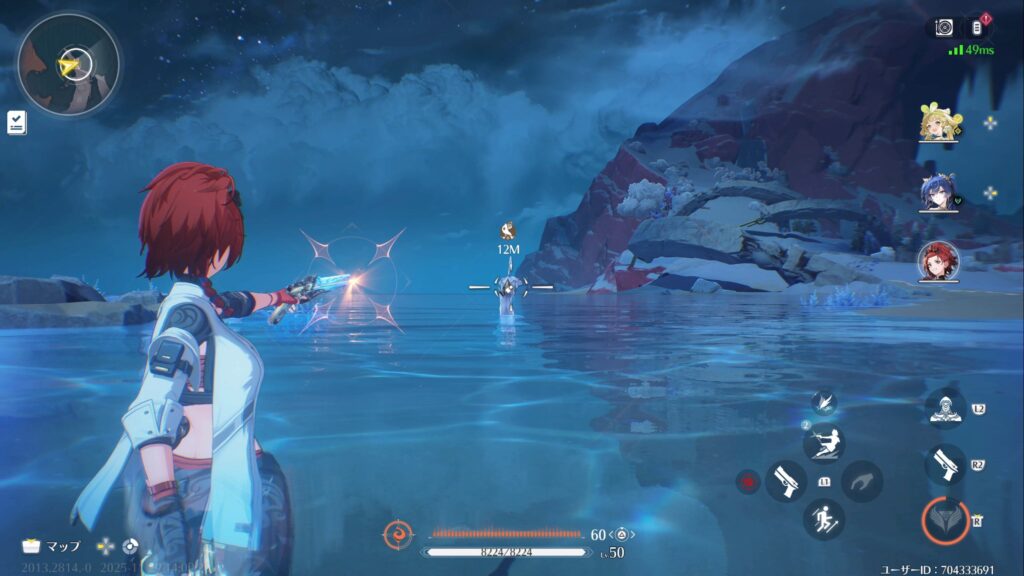Trigger the winged ultimate with orange ring

coord(945,520)
